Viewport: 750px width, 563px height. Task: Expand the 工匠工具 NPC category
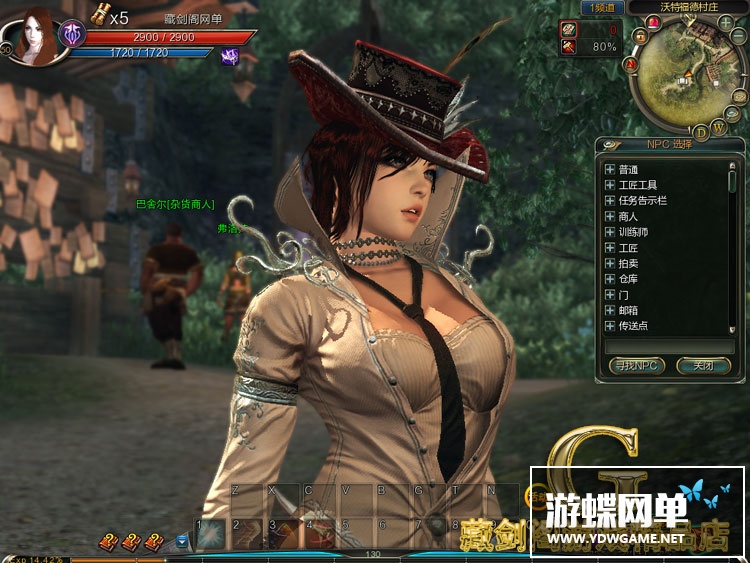click(610, 185)
